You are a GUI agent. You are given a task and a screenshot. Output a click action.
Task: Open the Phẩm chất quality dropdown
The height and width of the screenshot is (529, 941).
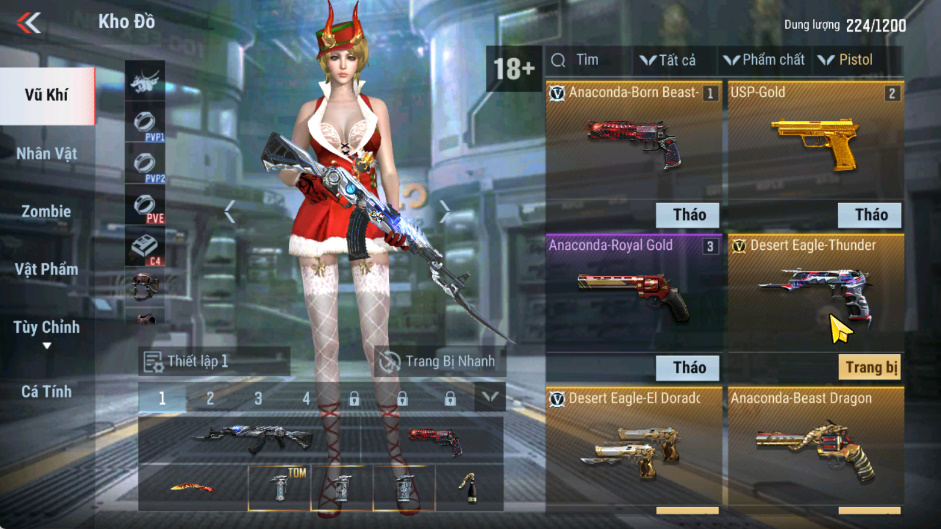[x=764, y=60]
